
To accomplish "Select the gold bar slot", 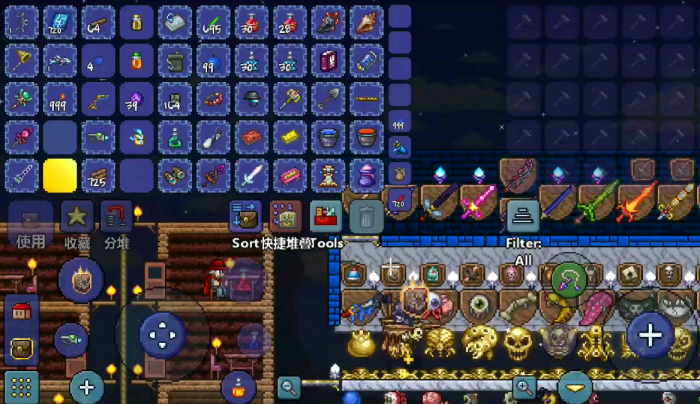I will [x=289, y=137].
